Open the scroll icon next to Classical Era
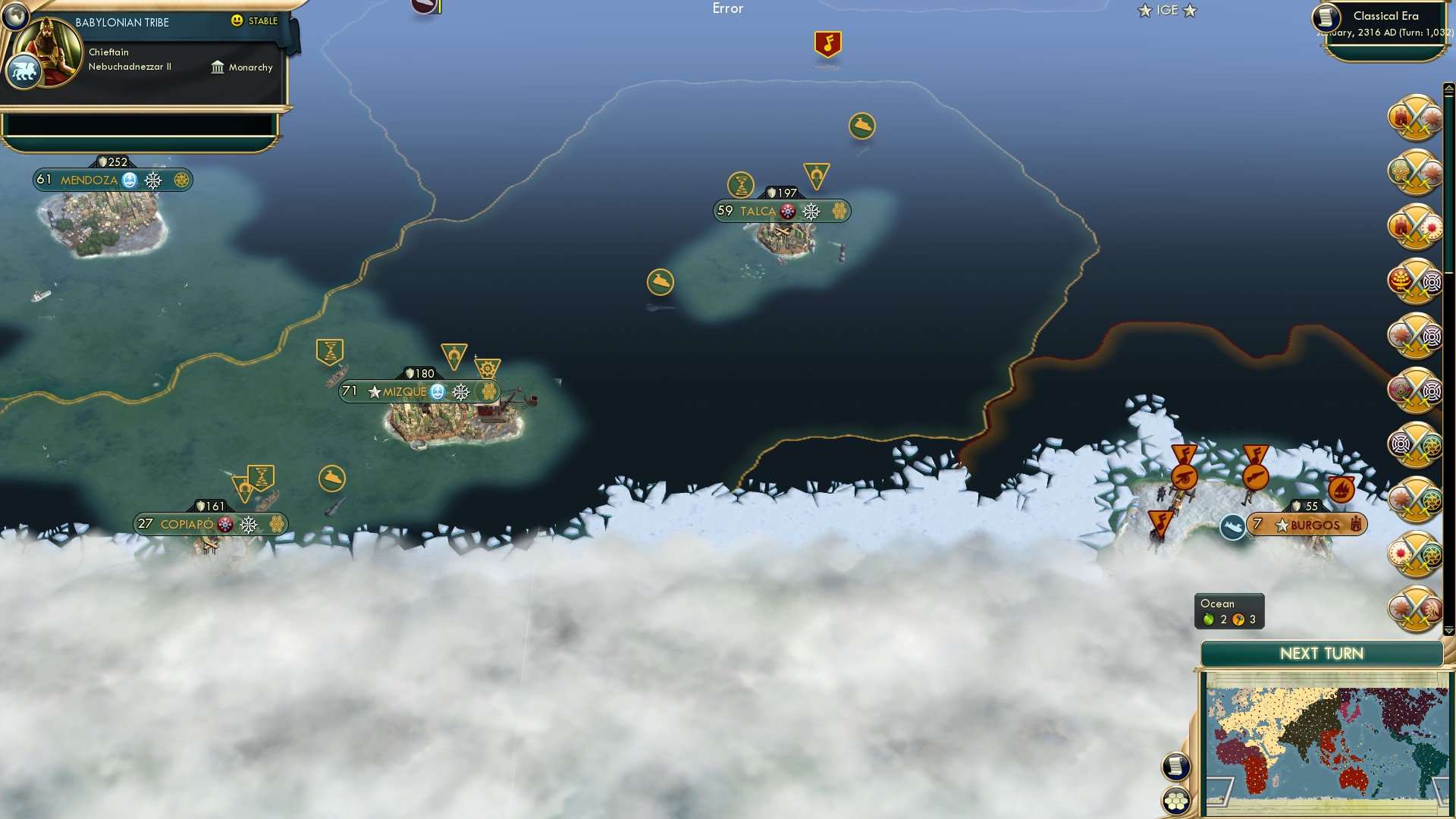1456x819 pixels. click(x=1326, y=17)
